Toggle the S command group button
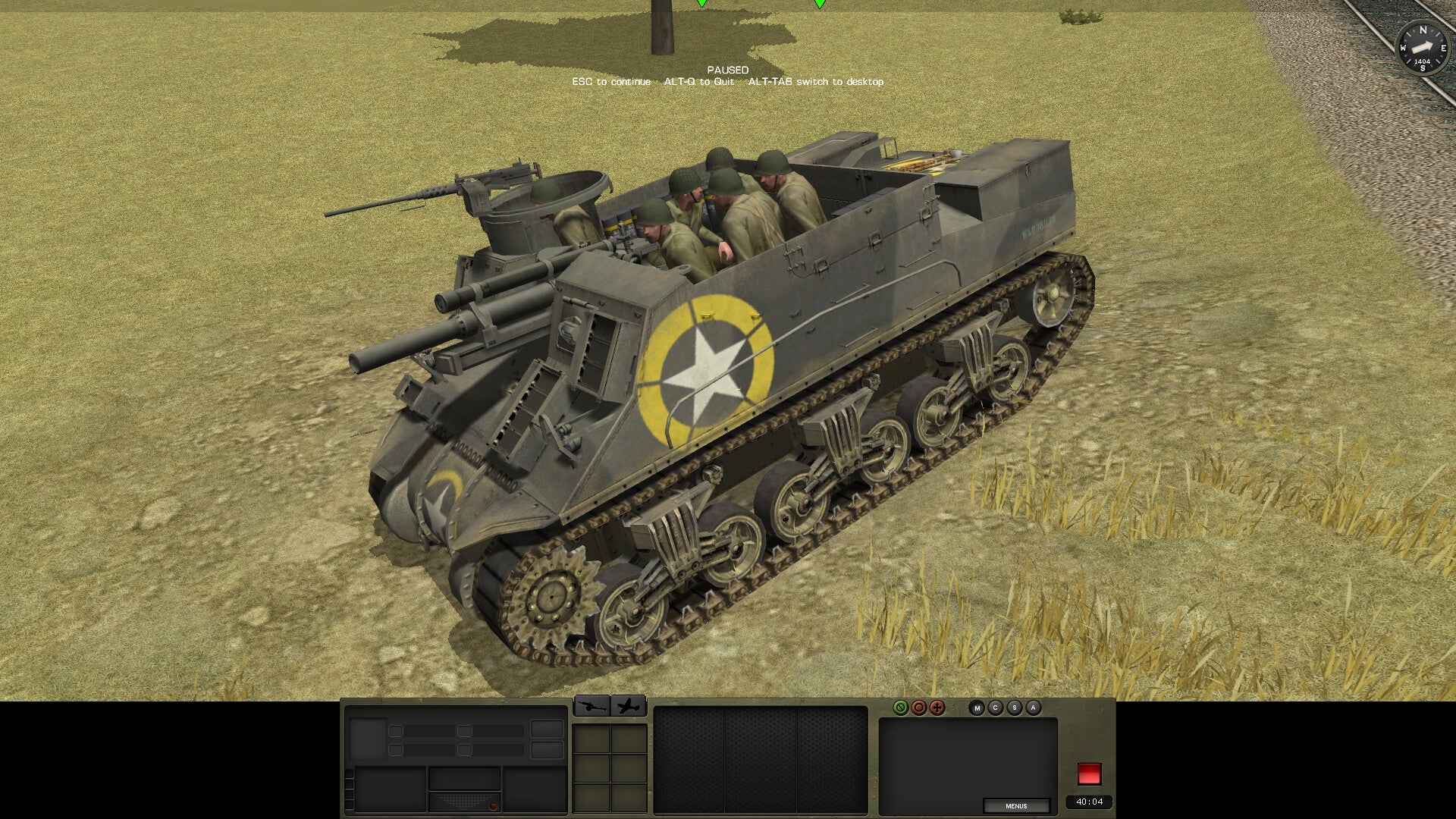Viewport: 1456px width, 819px height. [1014, 708]
